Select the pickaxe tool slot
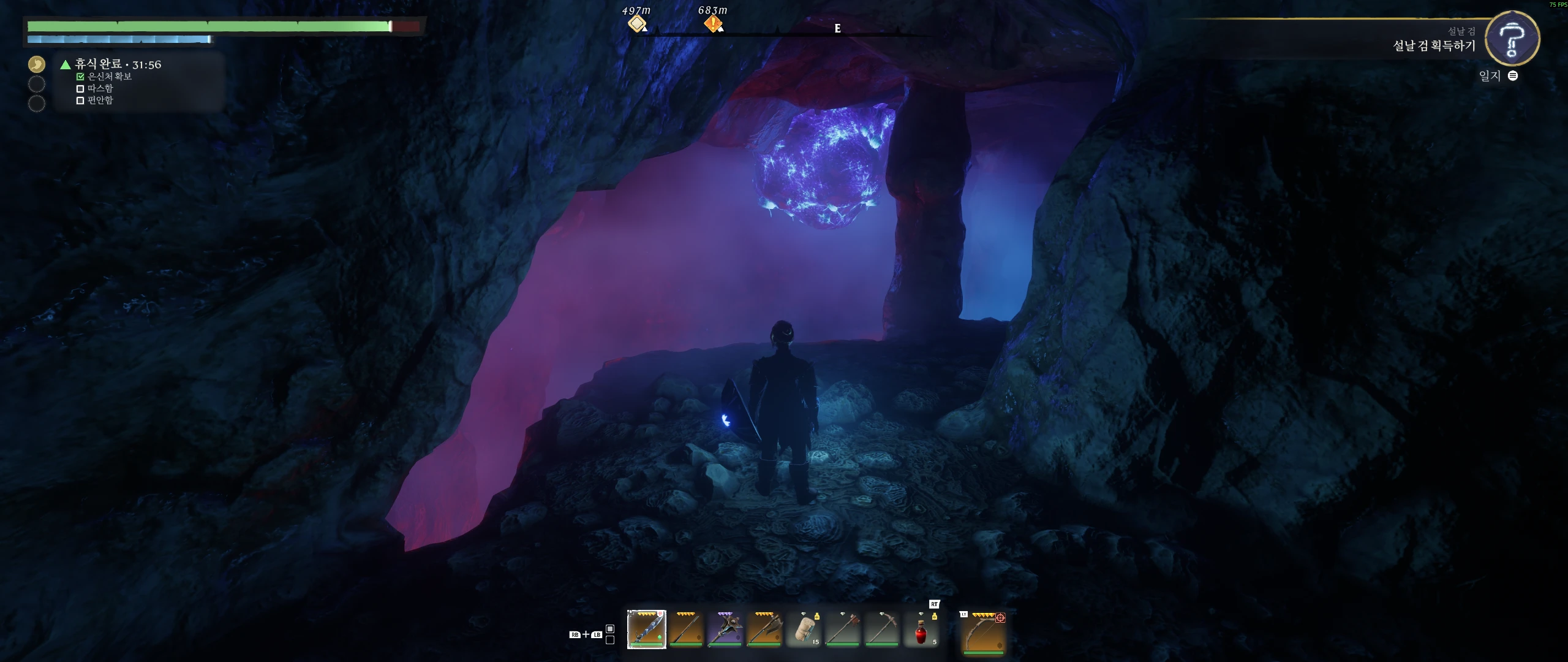Screen dimensions: 1568x662 (882, 630)
